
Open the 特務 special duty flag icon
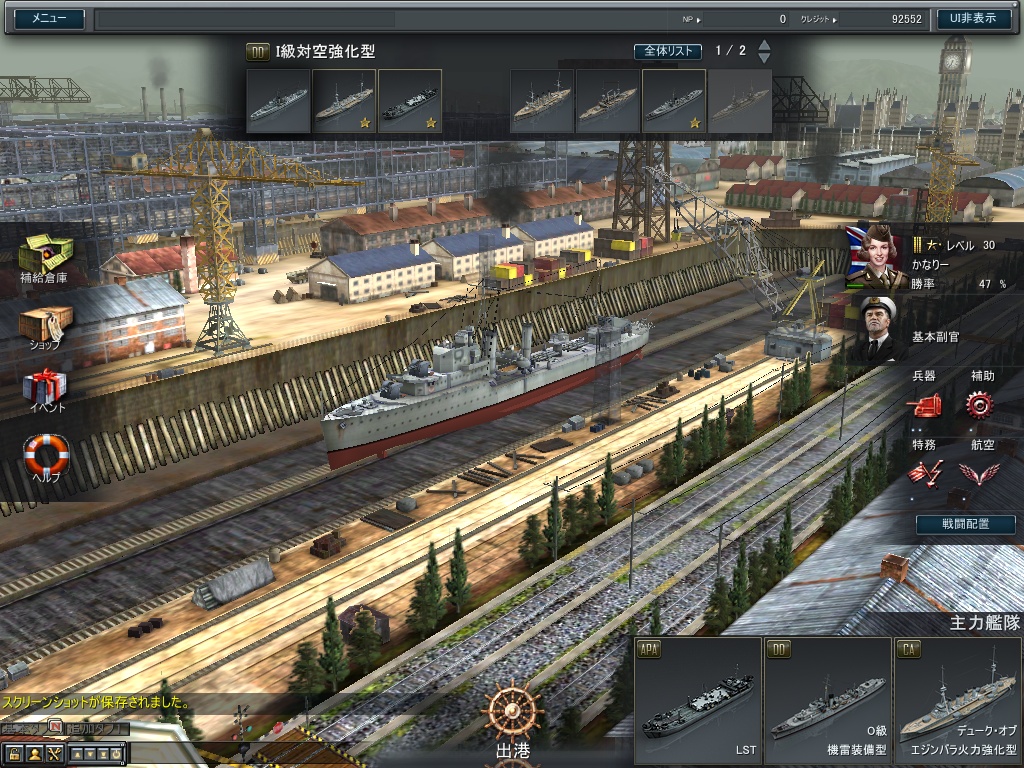click(924, 472)
